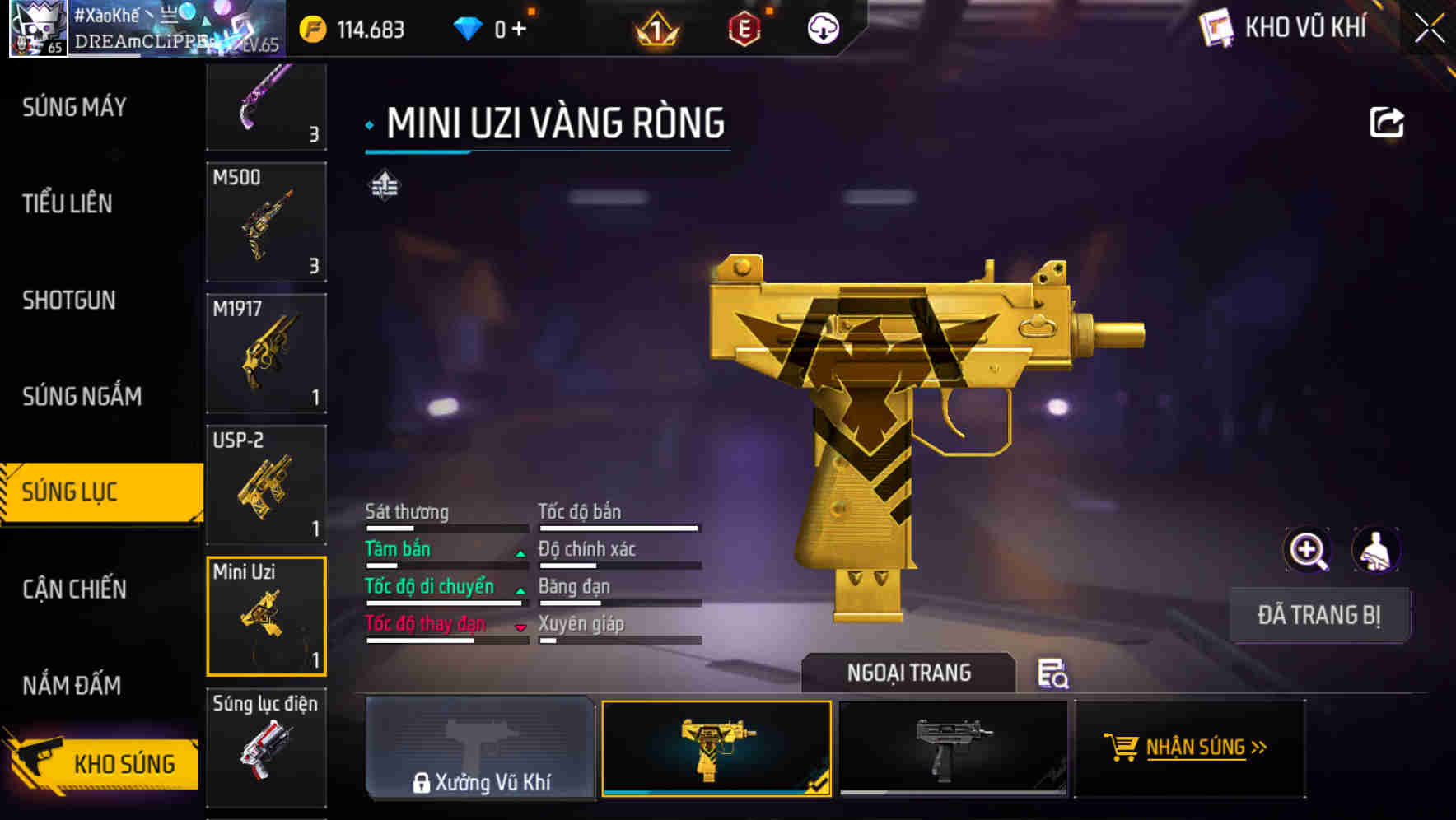
Task: Choose the USP-2 weapon tile
Action: click(266, 485)
